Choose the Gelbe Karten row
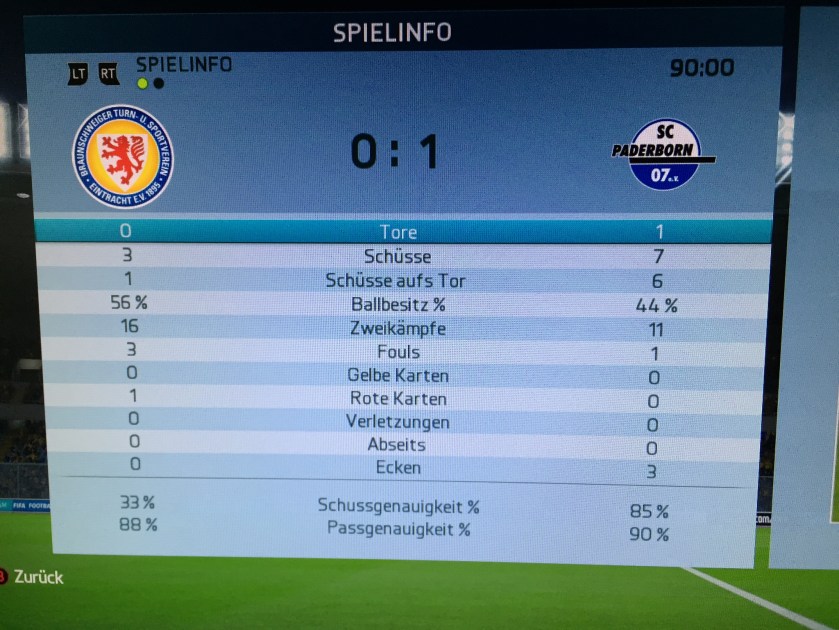Screen dimensions: 839x630 pyautogui.click(x=397, y=376)
